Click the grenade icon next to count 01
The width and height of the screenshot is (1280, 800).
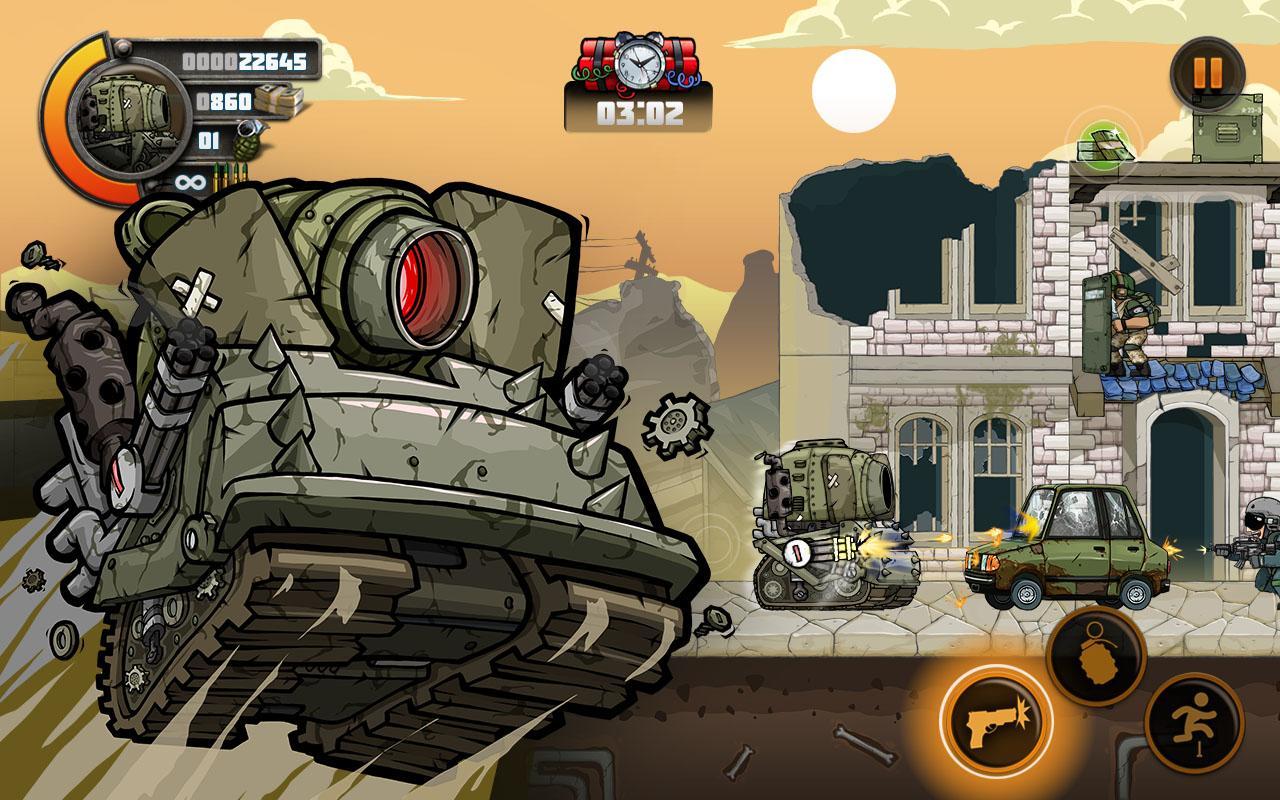coord(247,141)
